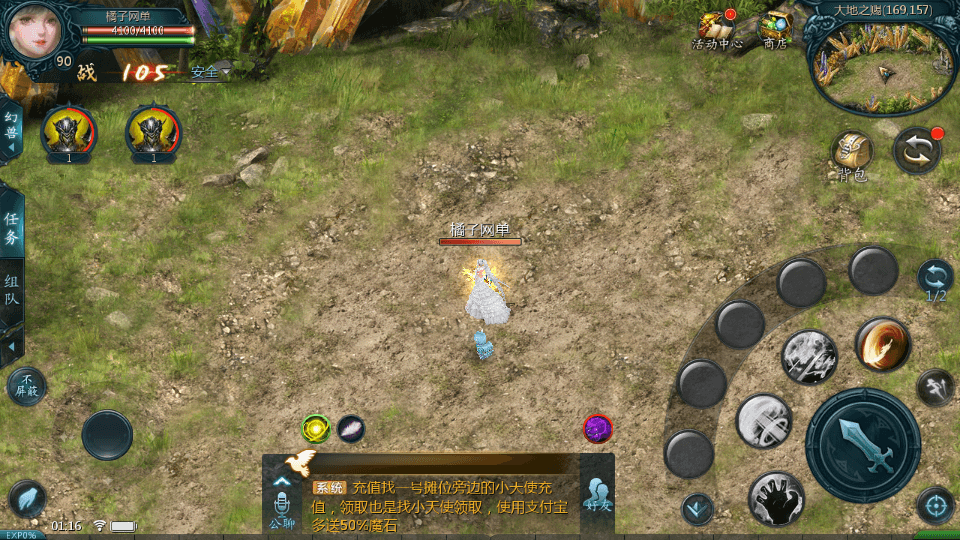Open the 安全 mode dropdown
The image size is (960, 540).
[210, 72]
